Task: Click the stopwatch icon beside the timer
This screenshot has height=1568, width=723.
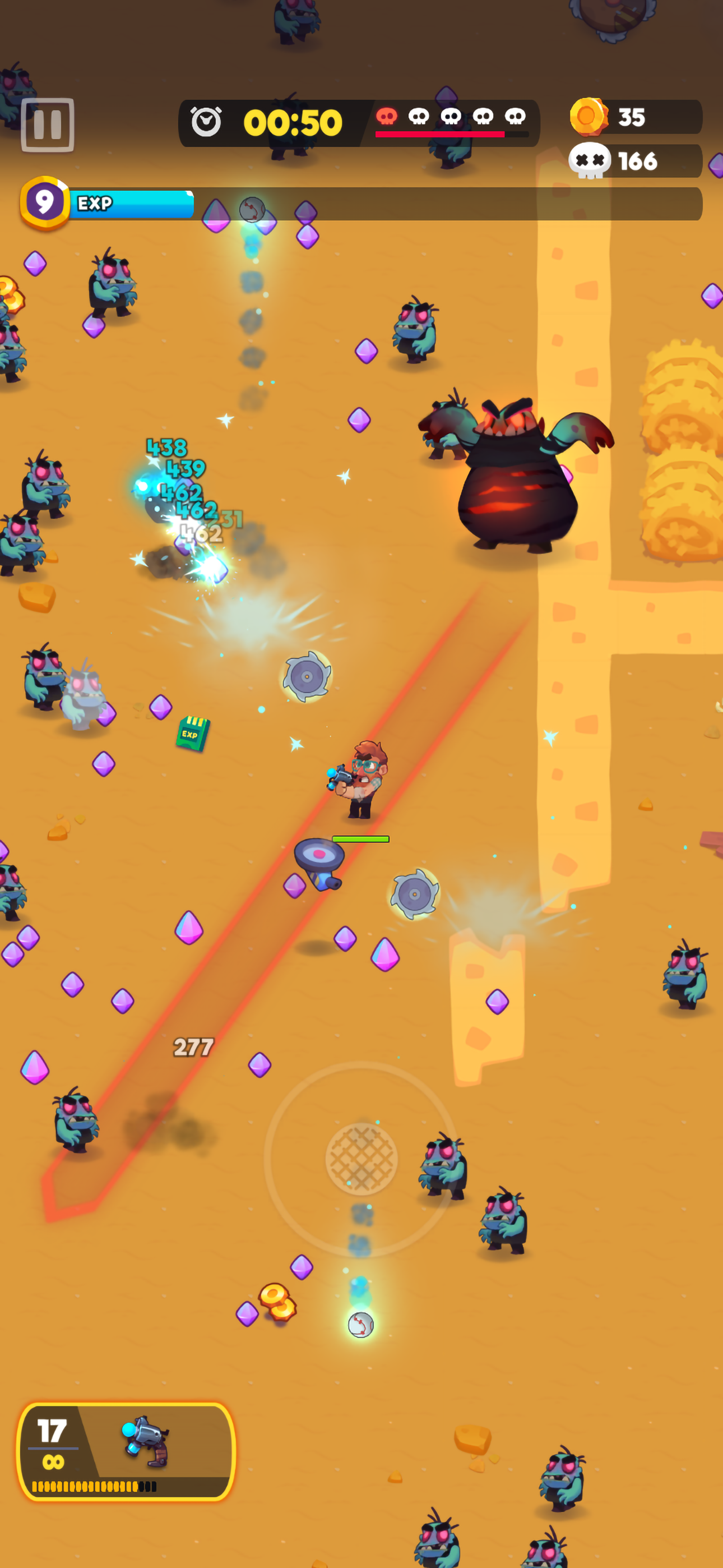Action: click(x=206, y=119)
